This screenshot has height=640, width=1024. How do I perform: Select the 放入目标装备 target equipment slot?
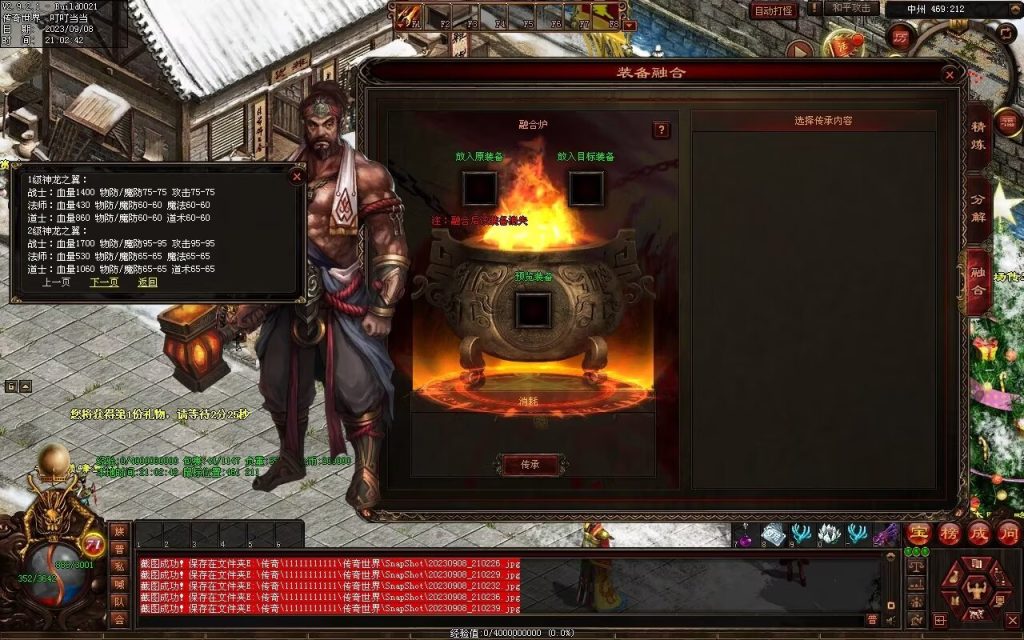click(x=586, y=188)
